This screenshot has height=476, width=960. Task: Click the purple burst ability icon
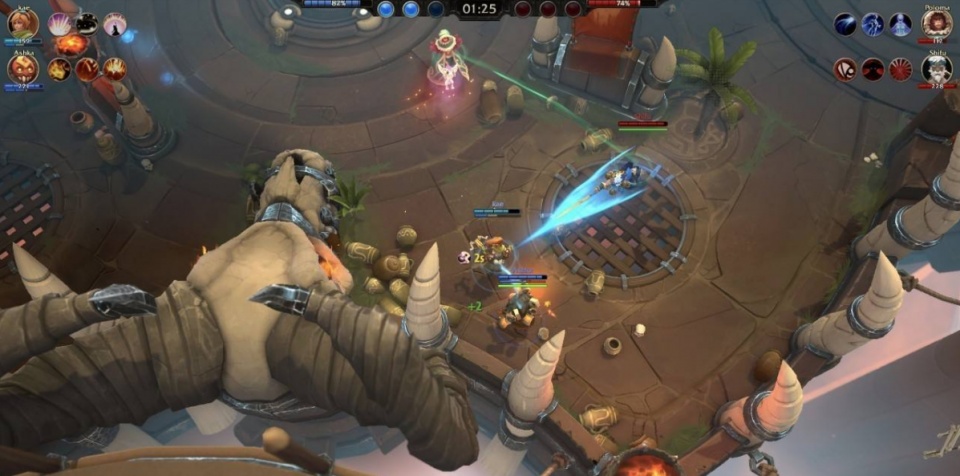(60, 23)
